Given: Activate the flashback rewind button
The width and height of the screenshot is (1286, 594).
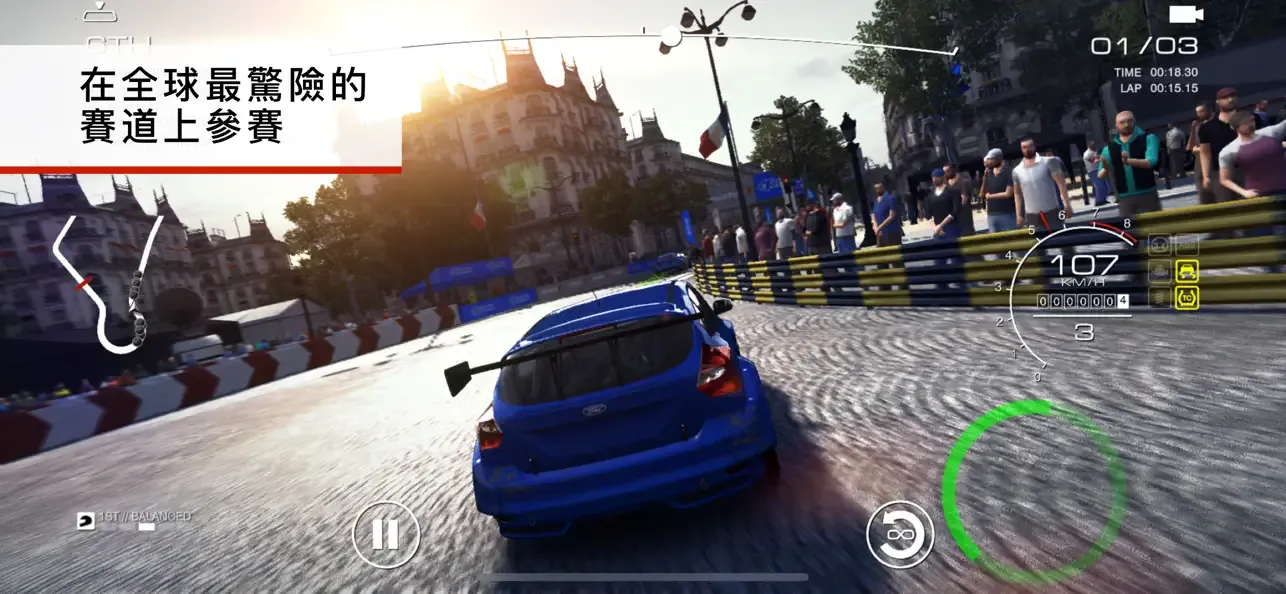Looking at the screenshot, I should coord(900,534).
